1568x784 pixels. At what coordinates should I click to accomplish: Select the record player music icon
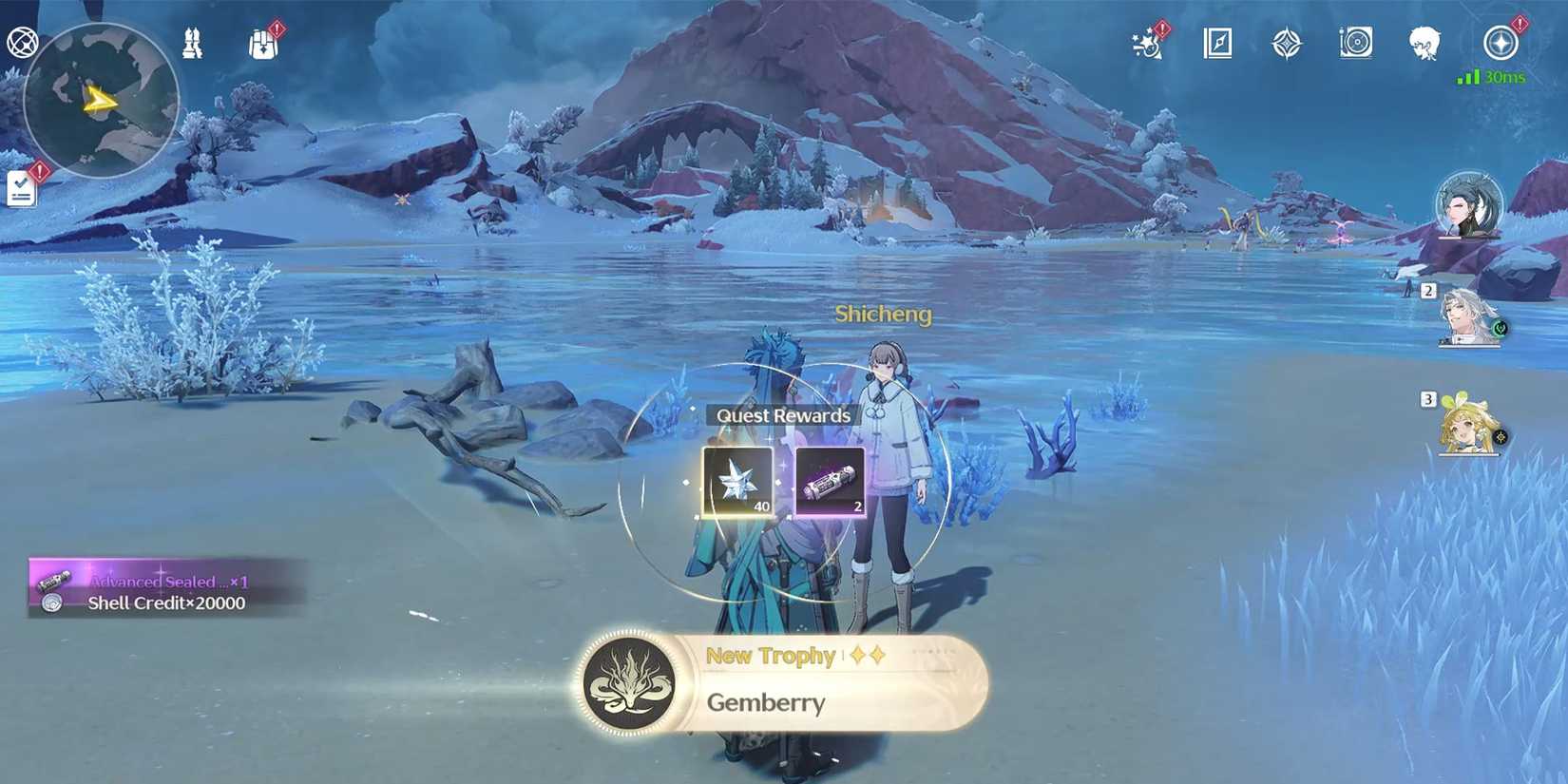[1356, 43]
